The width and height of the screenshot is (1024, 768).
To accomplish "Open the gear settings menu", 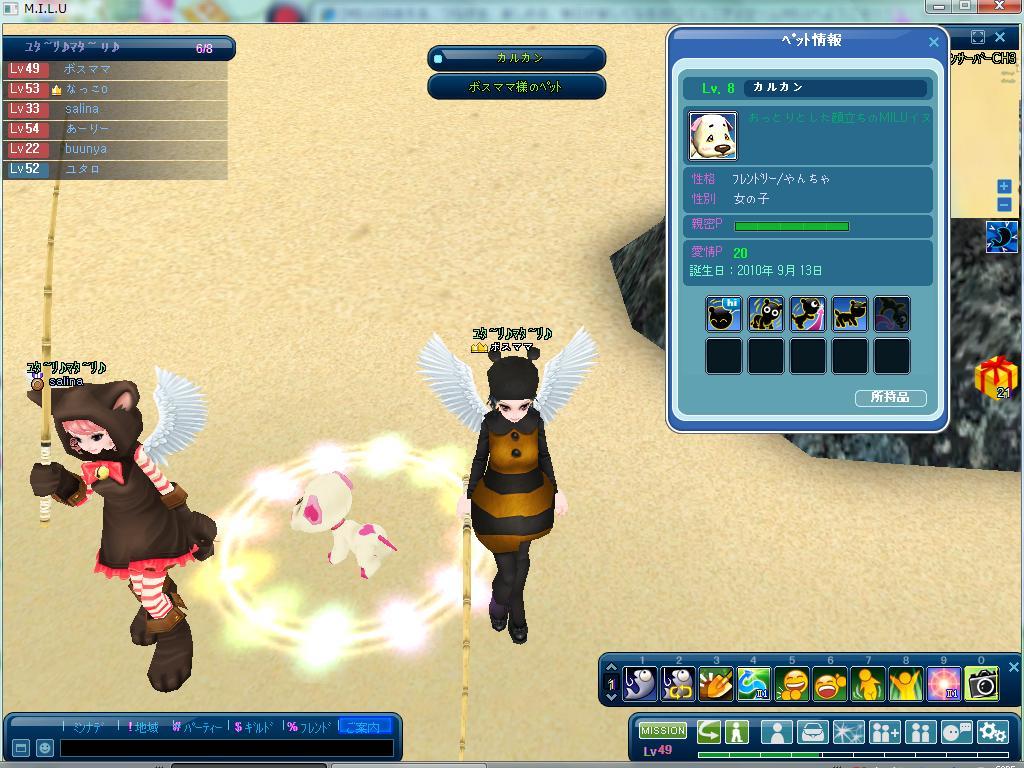I will click(993, 732).
